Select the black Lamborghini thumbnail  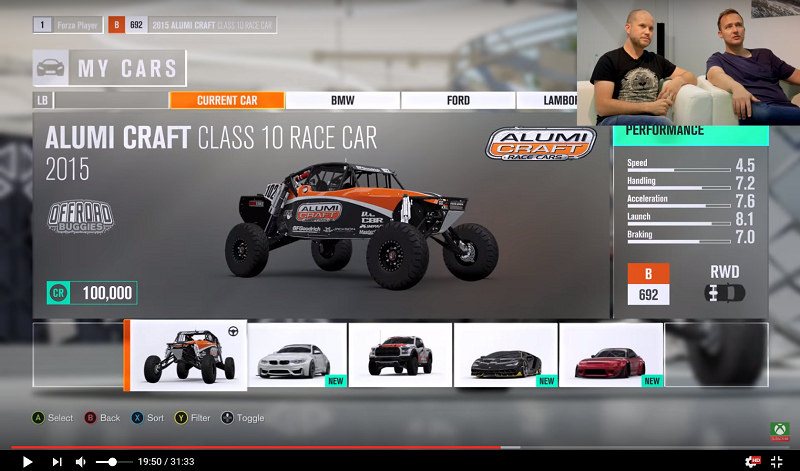coord(505,355)
